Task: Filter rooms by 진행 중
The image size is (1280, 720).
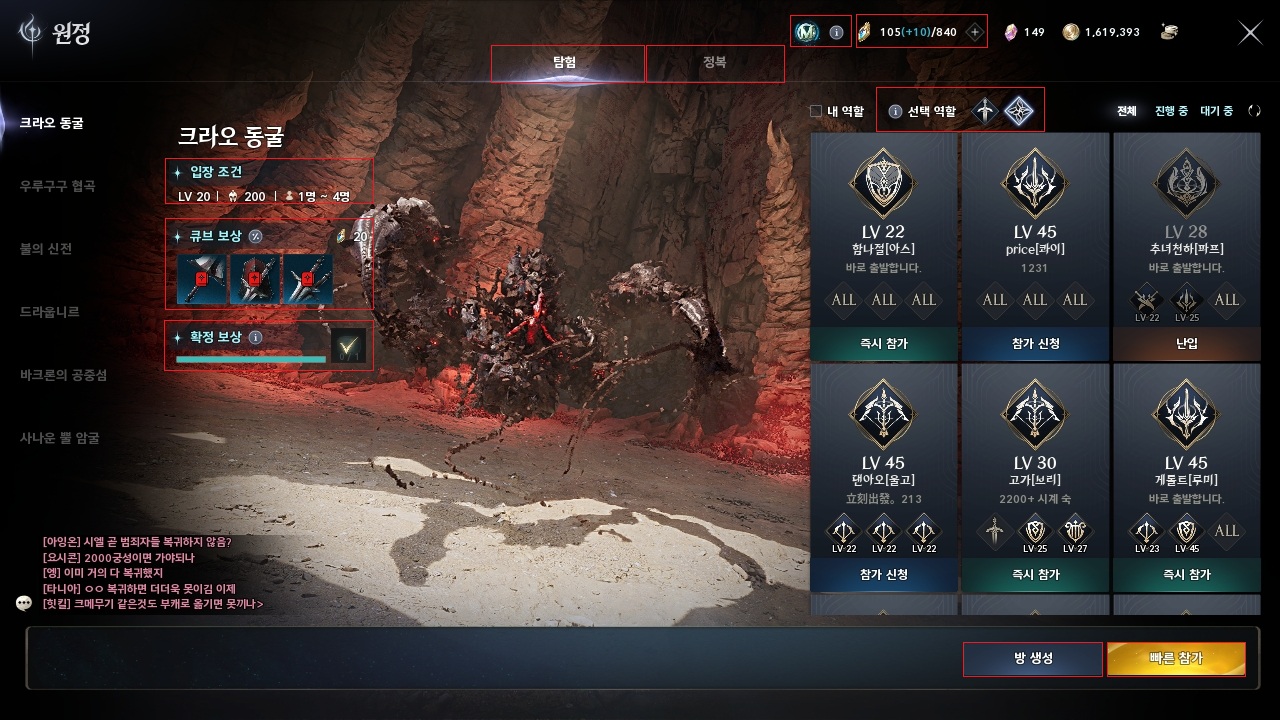Action: point(1171,111)
